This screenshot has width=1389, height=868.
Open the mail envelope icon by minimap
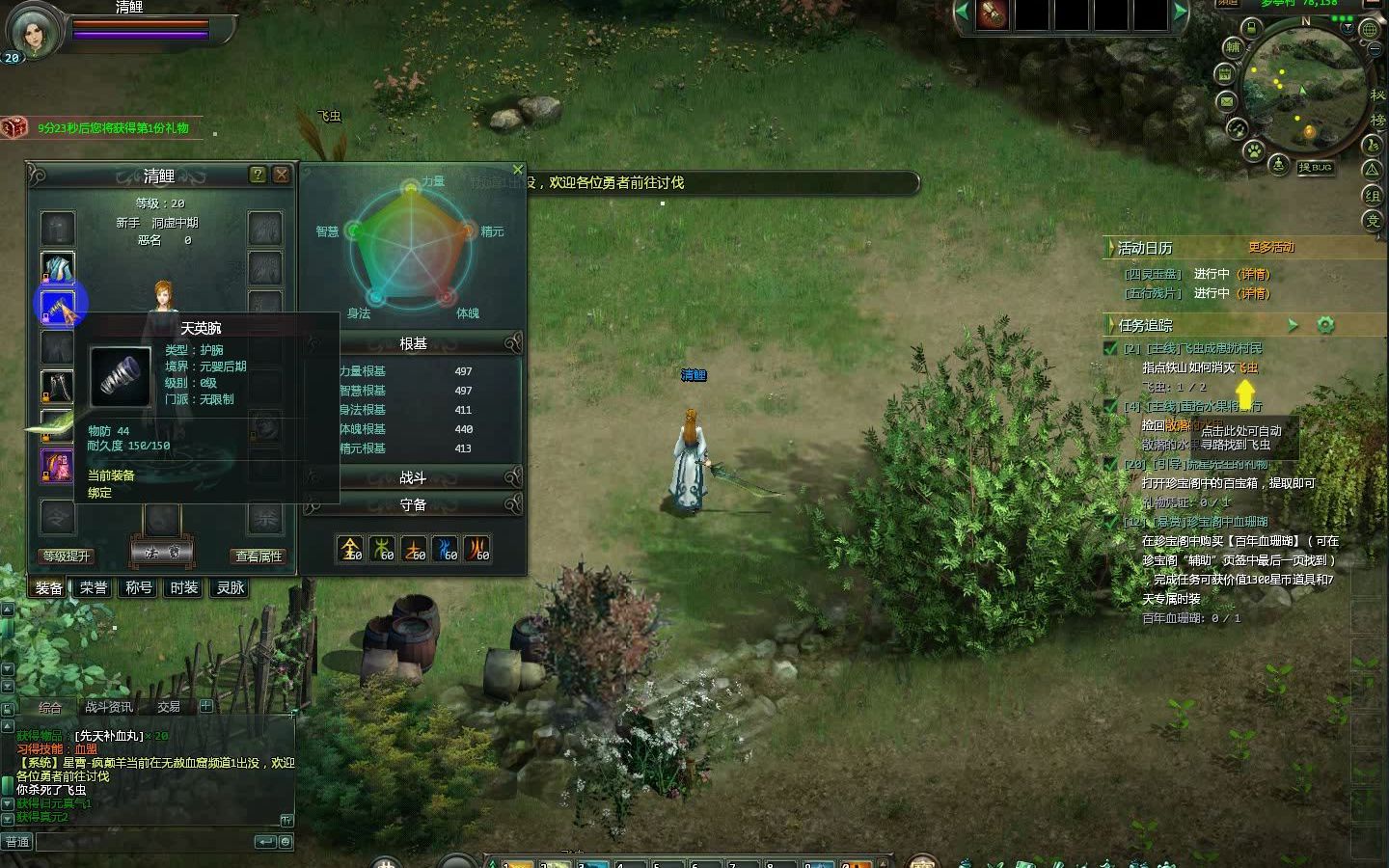click(1226, 100)
